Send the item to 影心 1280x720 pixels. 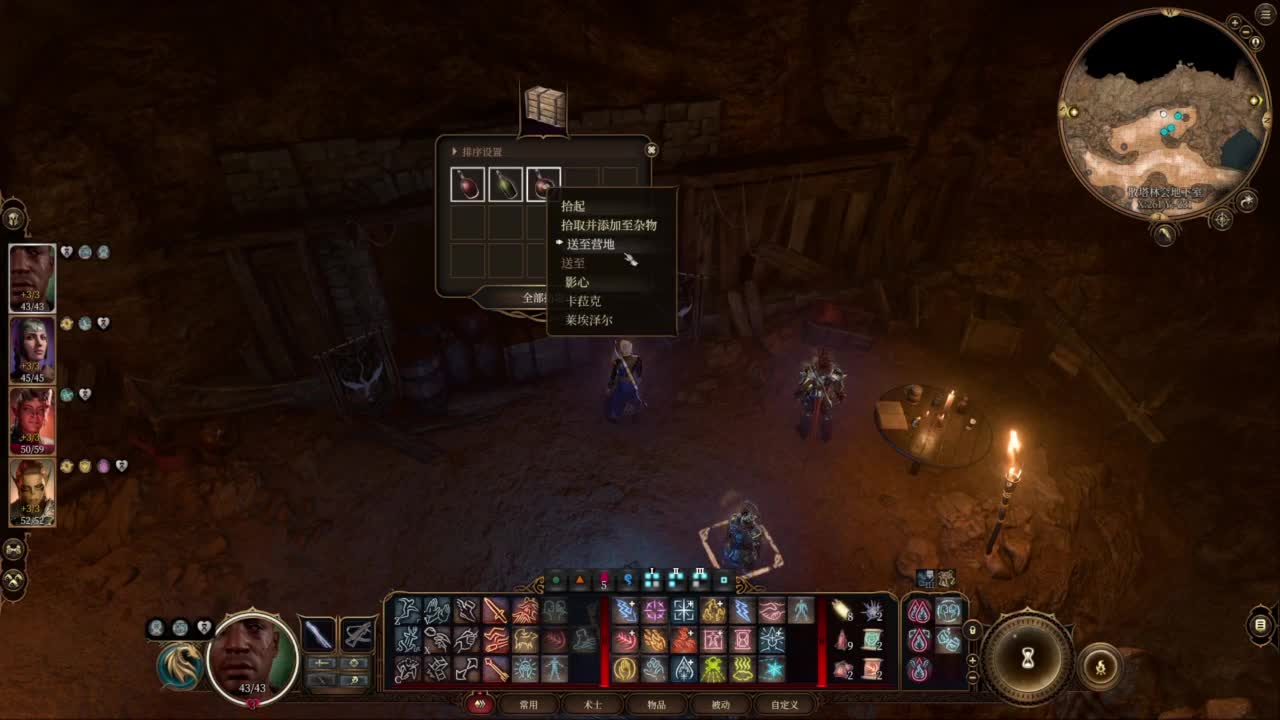click(x=577, y=282)
